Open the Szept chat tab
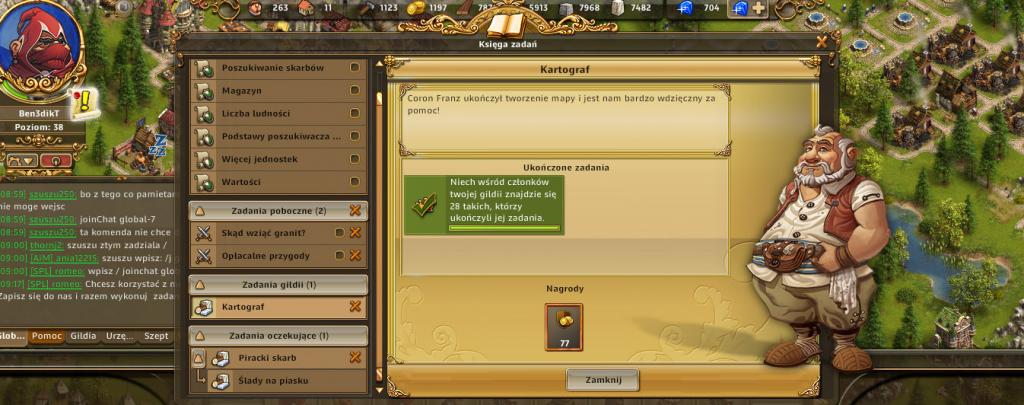The width and height of the screenshot is (1024, 405). (156, 336)
